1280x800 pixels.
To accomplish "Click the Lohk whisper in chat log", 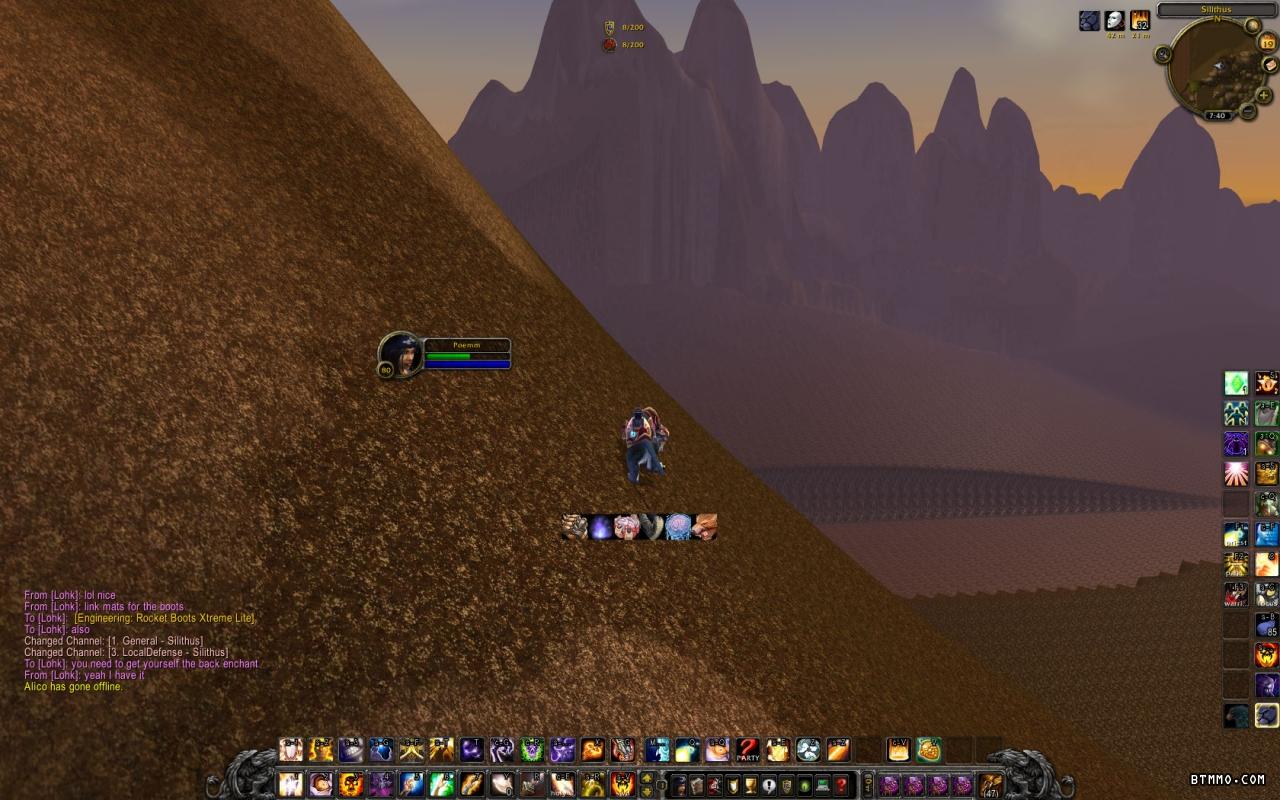I will point(70,595).
